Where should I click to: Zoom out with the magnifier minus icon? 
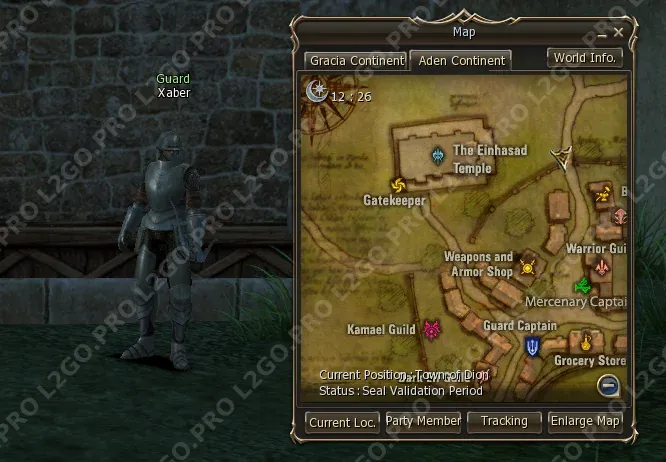[x=609, y=386]
